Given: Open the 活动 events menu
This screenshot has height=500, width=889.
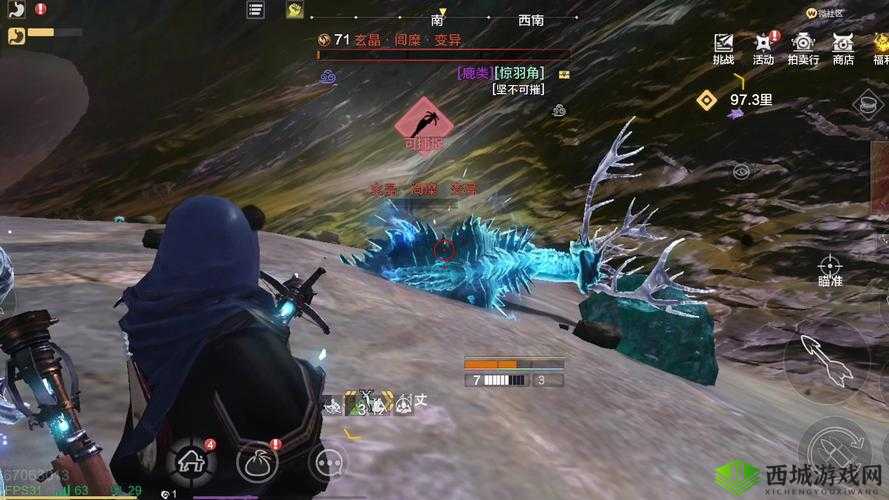Looking at the screenshot, I should tap(763, 47).
